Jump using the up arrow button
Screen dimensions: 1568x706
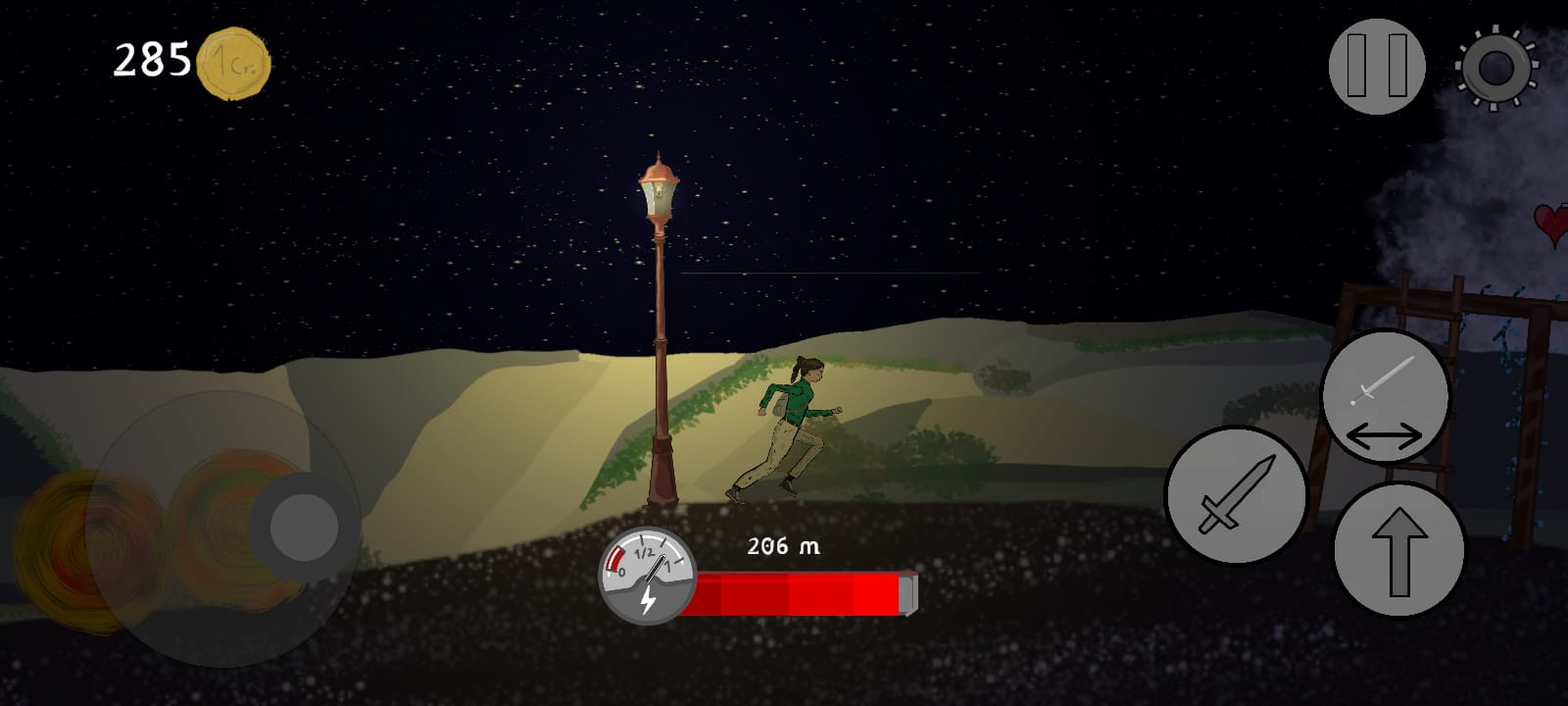click(1398, 550)
